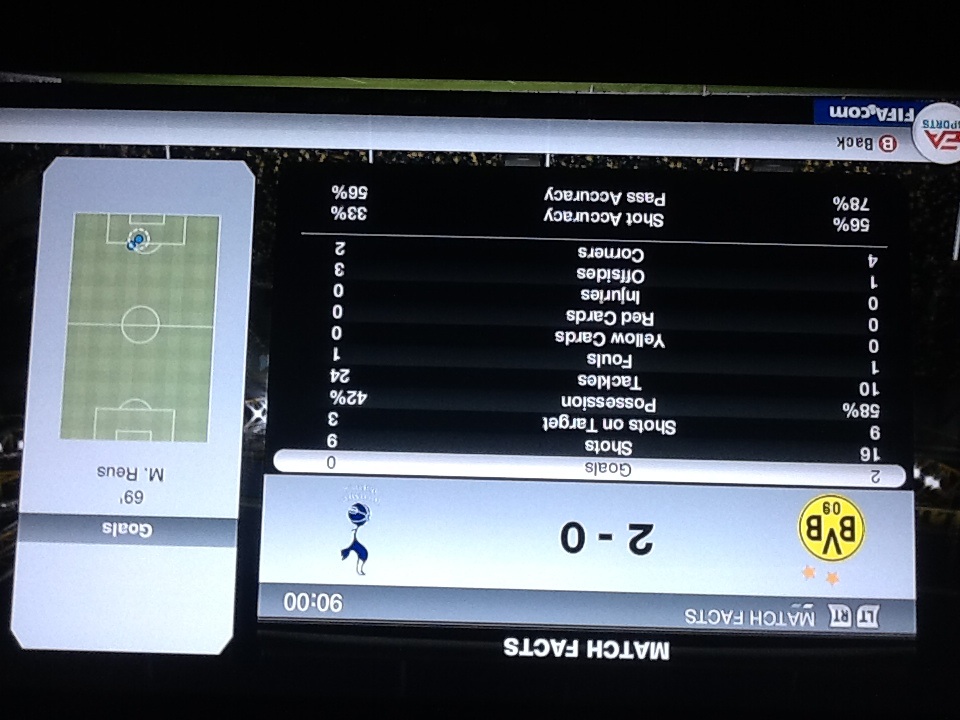Click the Tottenham Hotspur crest
The image size is (960, 720).
tap(356, 530)
